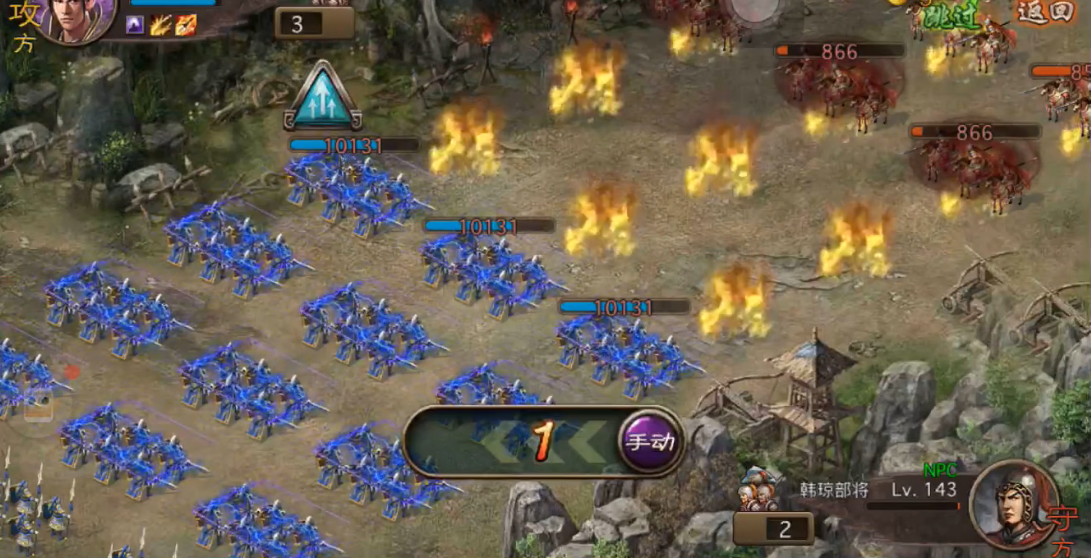Viewport: 1091px width, 558px height.
Task: Inspect the golden slash skill icon
Action: 162,25
